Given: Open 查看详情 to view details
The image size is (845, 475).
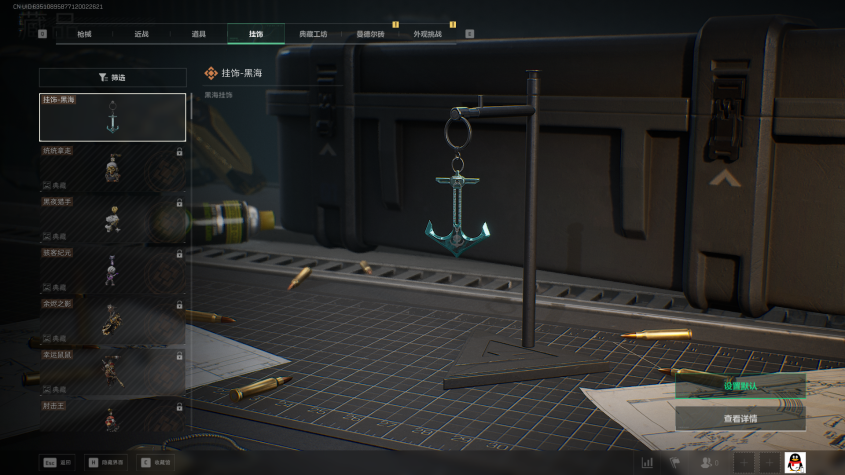Looking at the screenshot, I should click(740, 418).
